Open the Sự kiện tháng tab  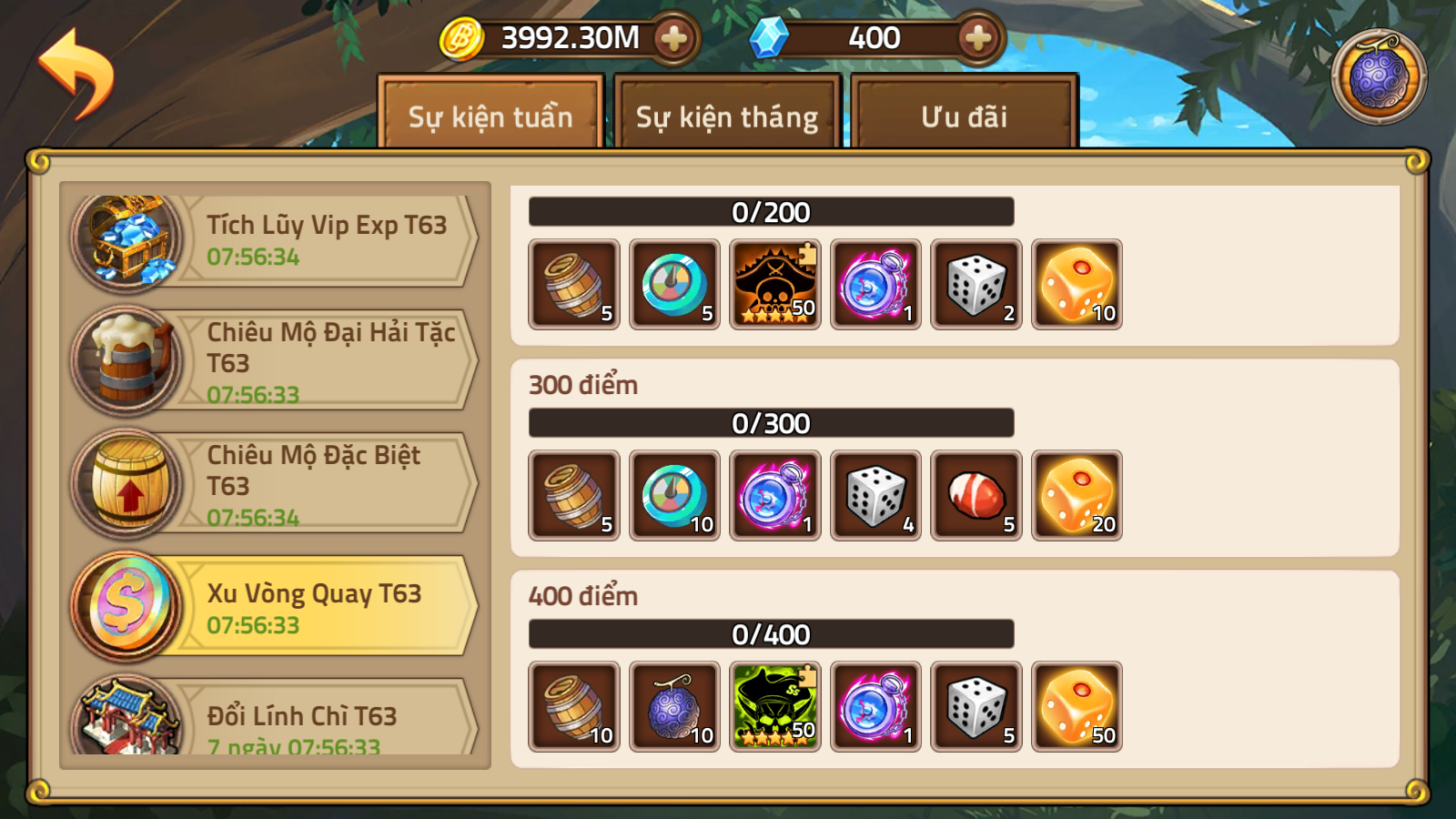727,116
